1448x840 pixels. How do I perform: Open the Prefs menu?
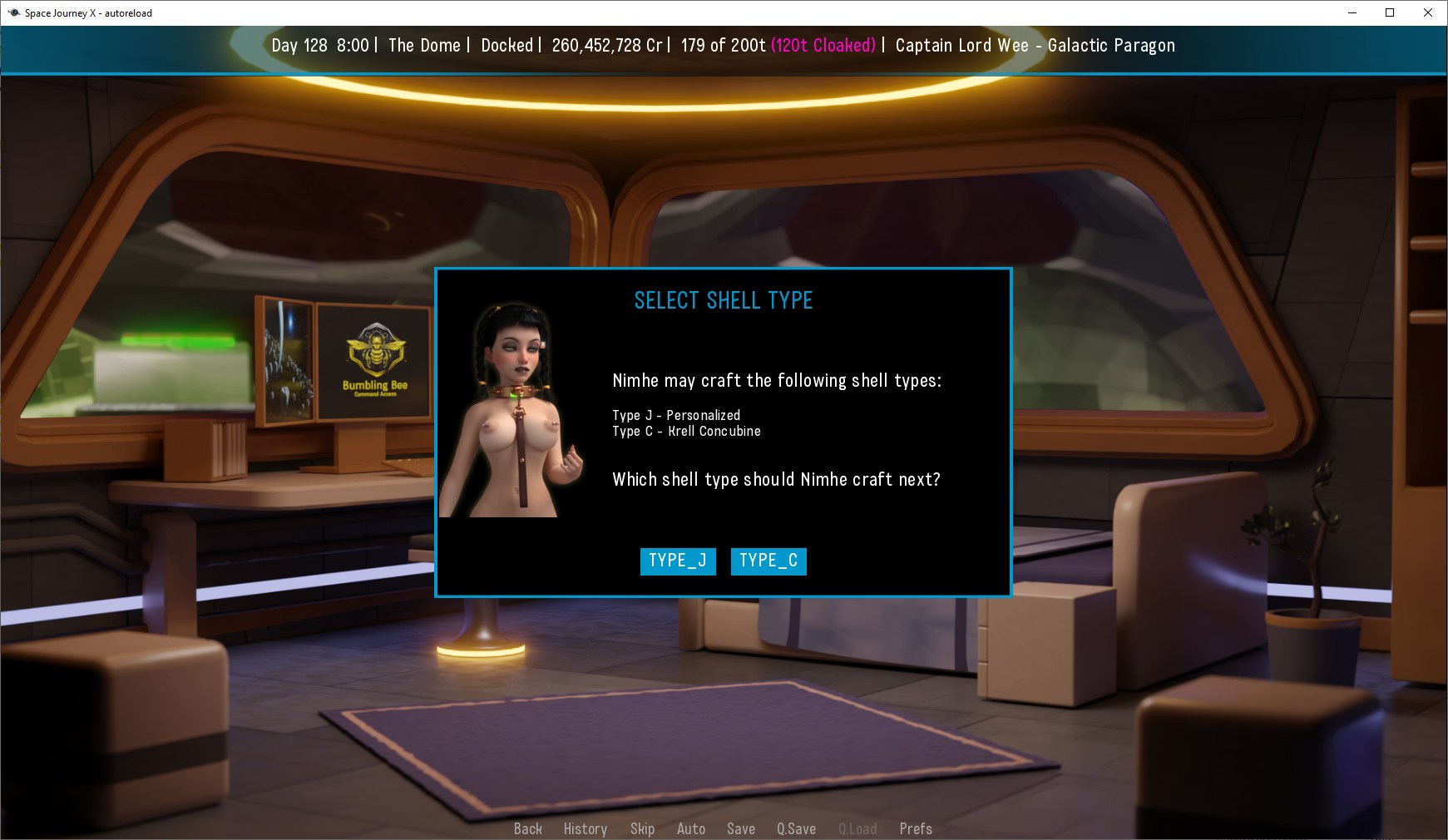[915, 828]
